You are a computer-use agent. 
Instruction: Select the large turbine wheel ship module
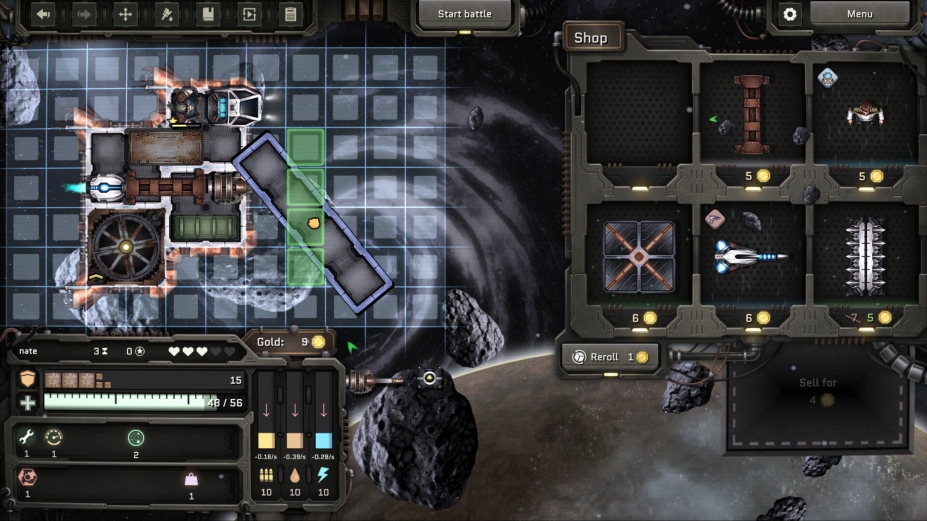click(x=126, y=246)
